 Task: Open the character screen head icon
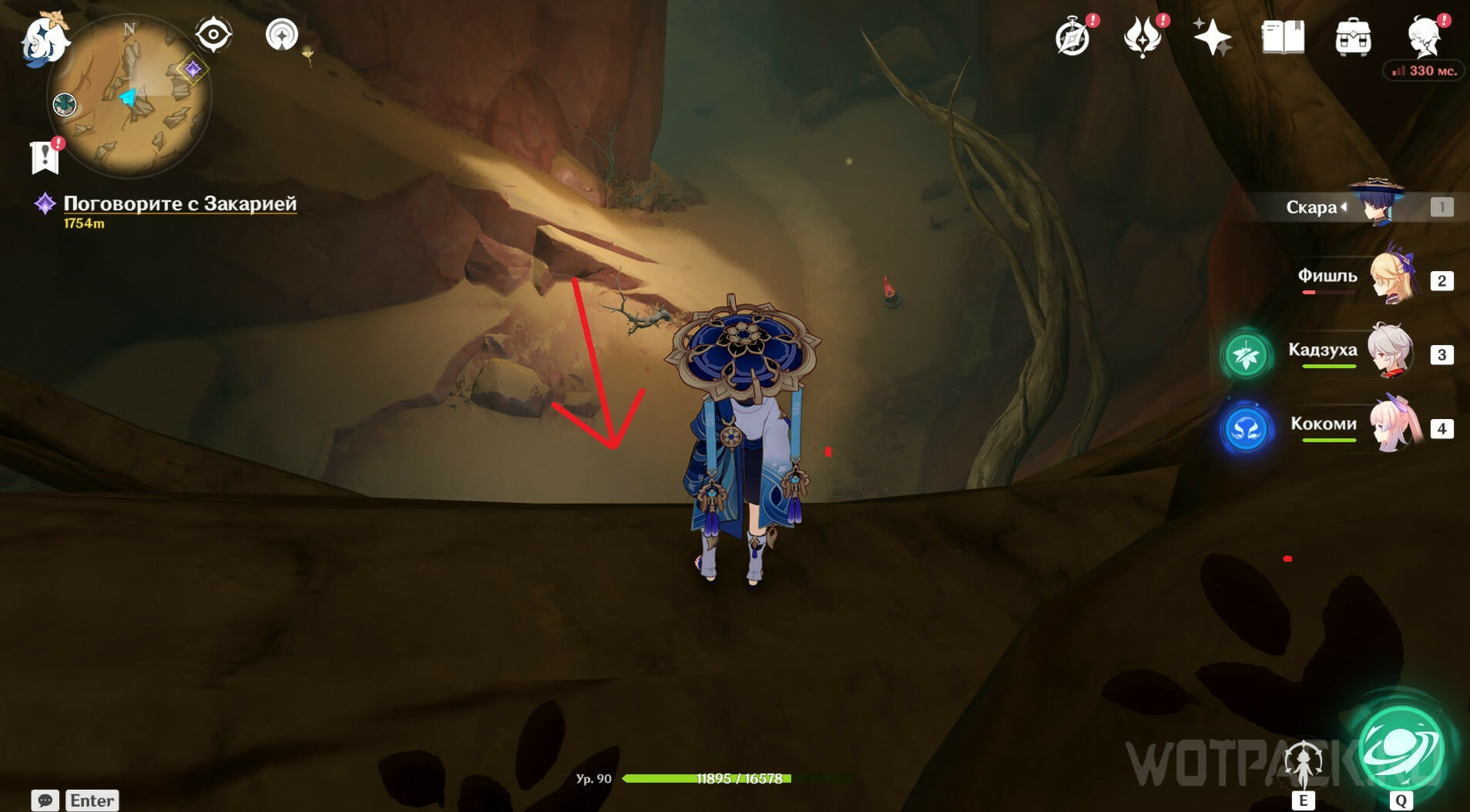[1424, 35]
